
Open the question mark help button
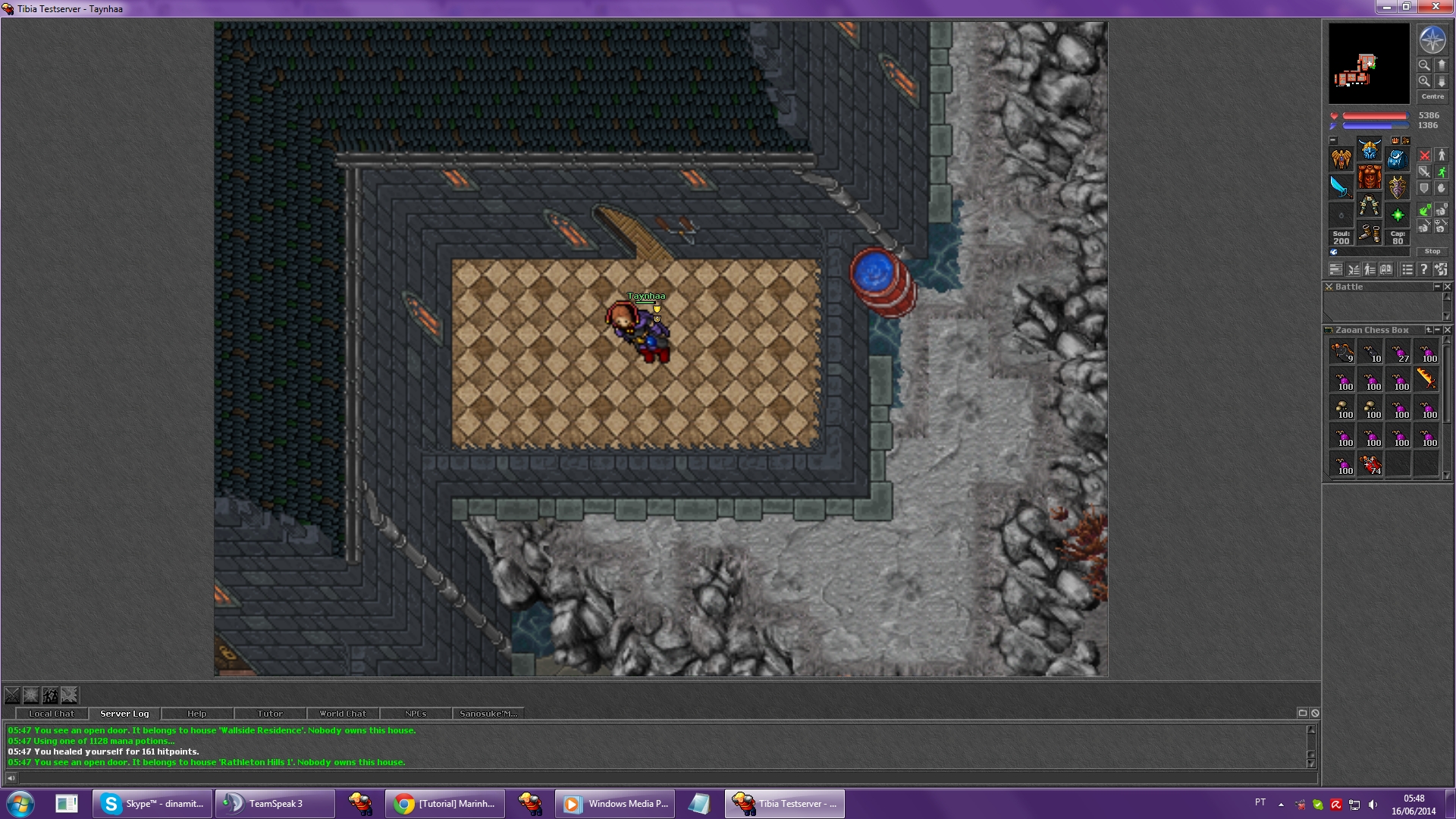1423,269
